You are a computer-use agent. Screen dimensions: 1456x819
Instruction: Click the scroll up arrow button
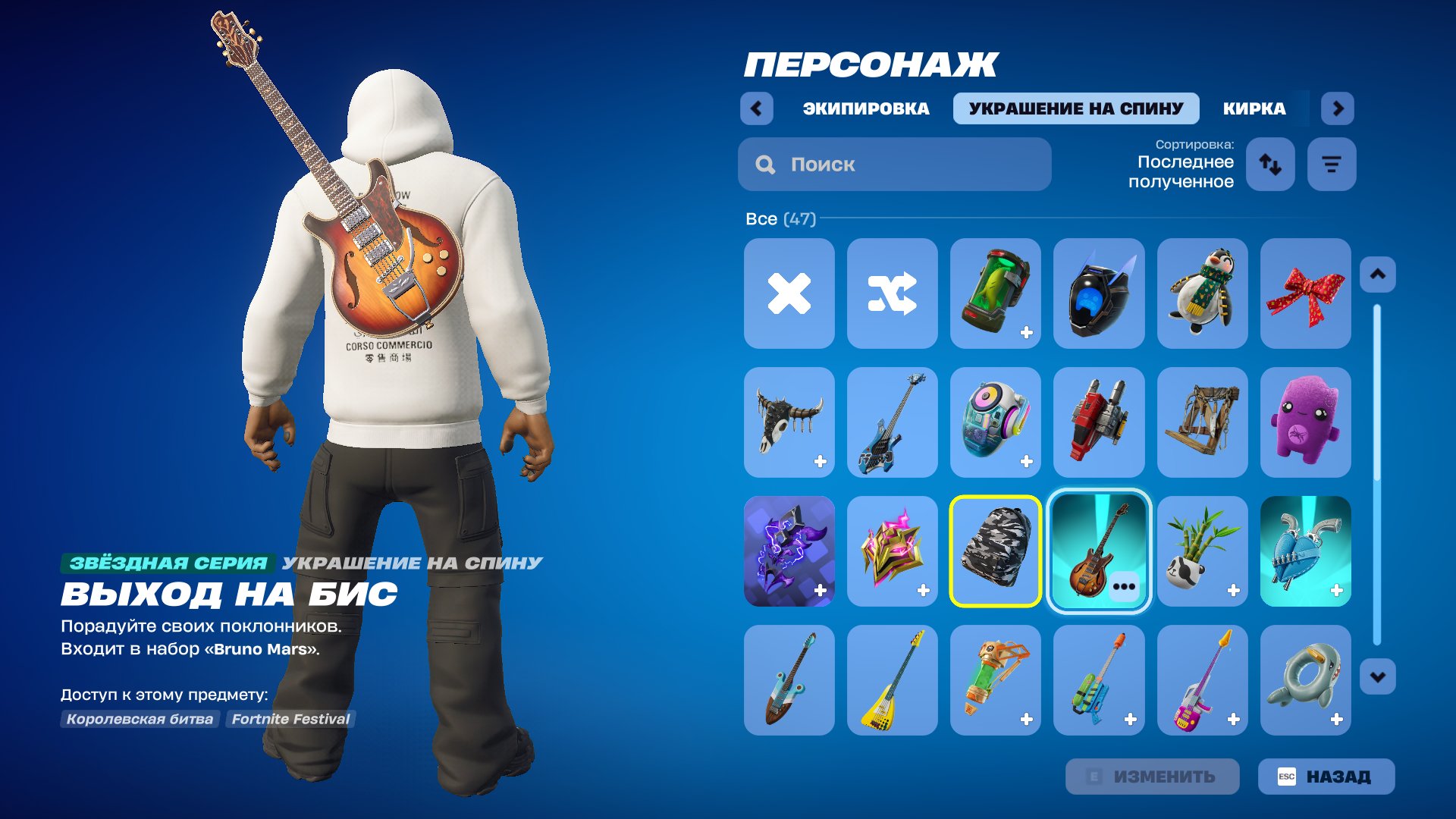[x=1377, y=275]
